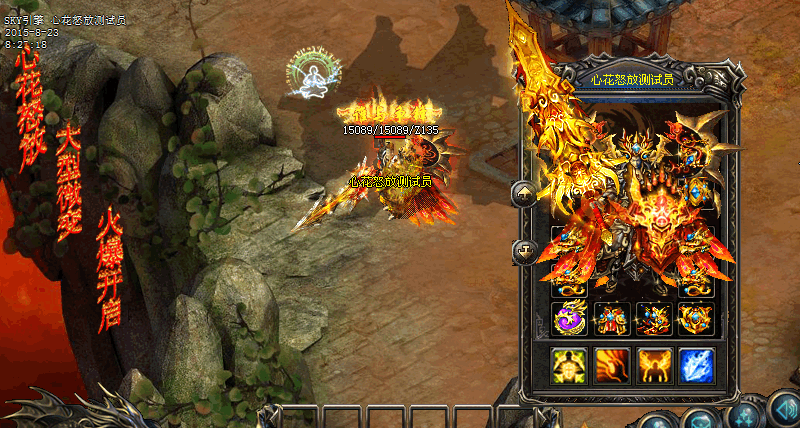Click the round down-arrow button beside the panel
Screen dimensions: 800x428
point(524,251)
